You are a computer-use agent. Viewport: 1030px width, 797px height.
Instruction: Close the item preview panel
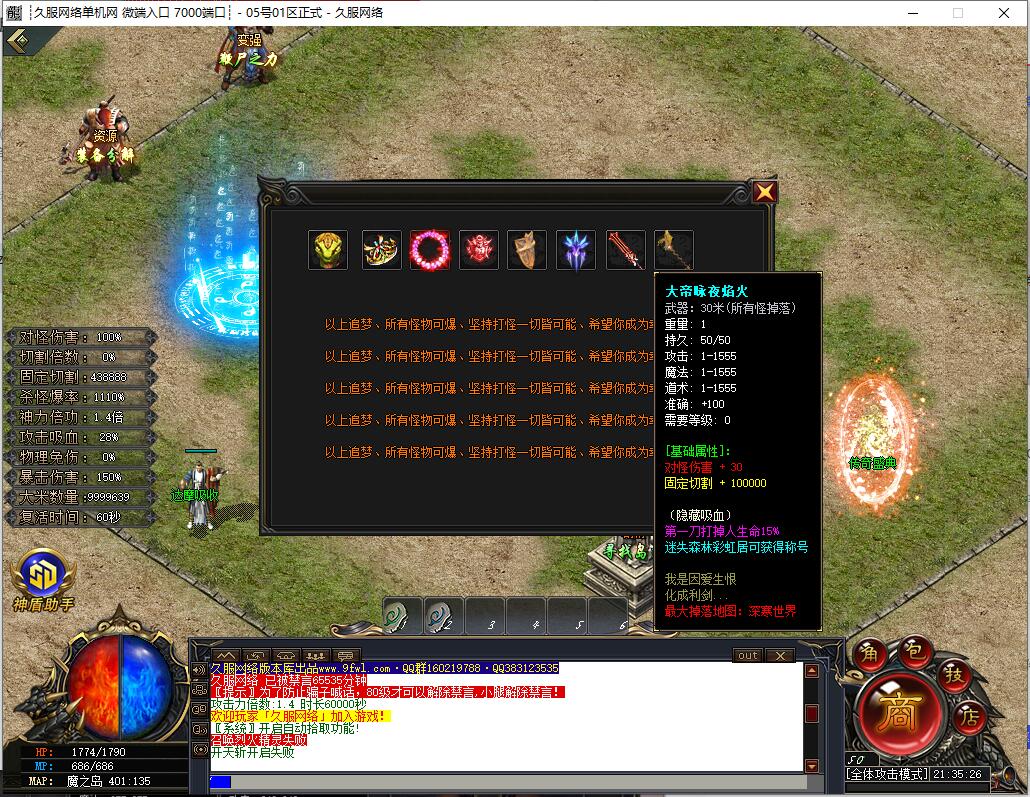[764, 192]
